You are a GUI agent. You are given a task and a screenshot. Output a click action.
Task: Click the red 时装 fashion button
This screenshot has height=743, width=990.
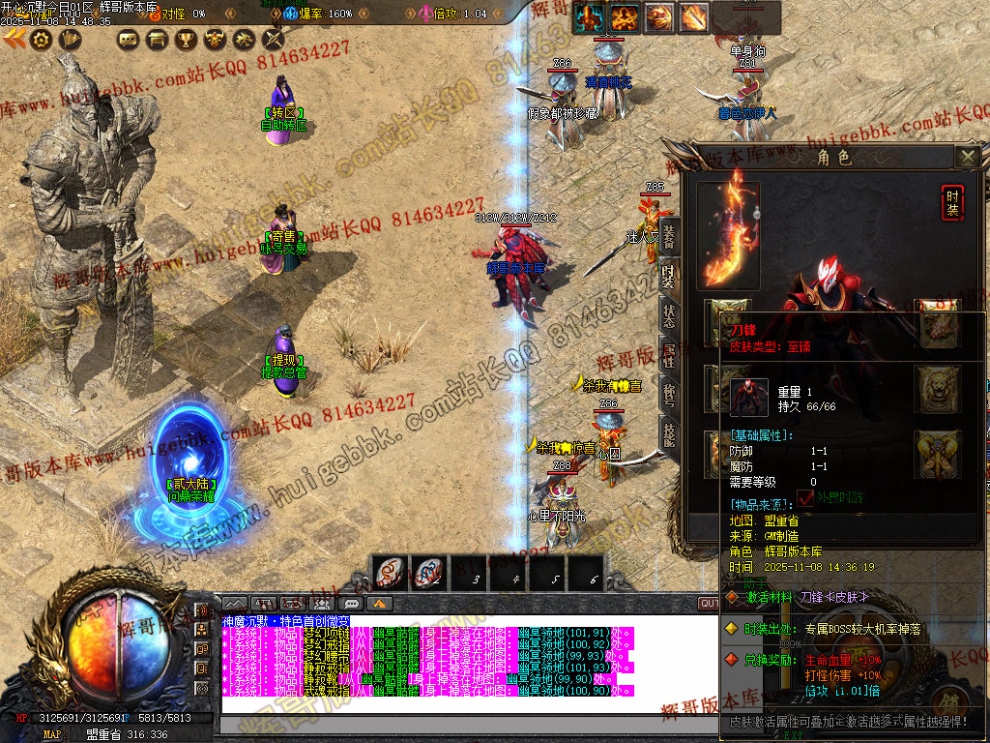tap(953, 203)
